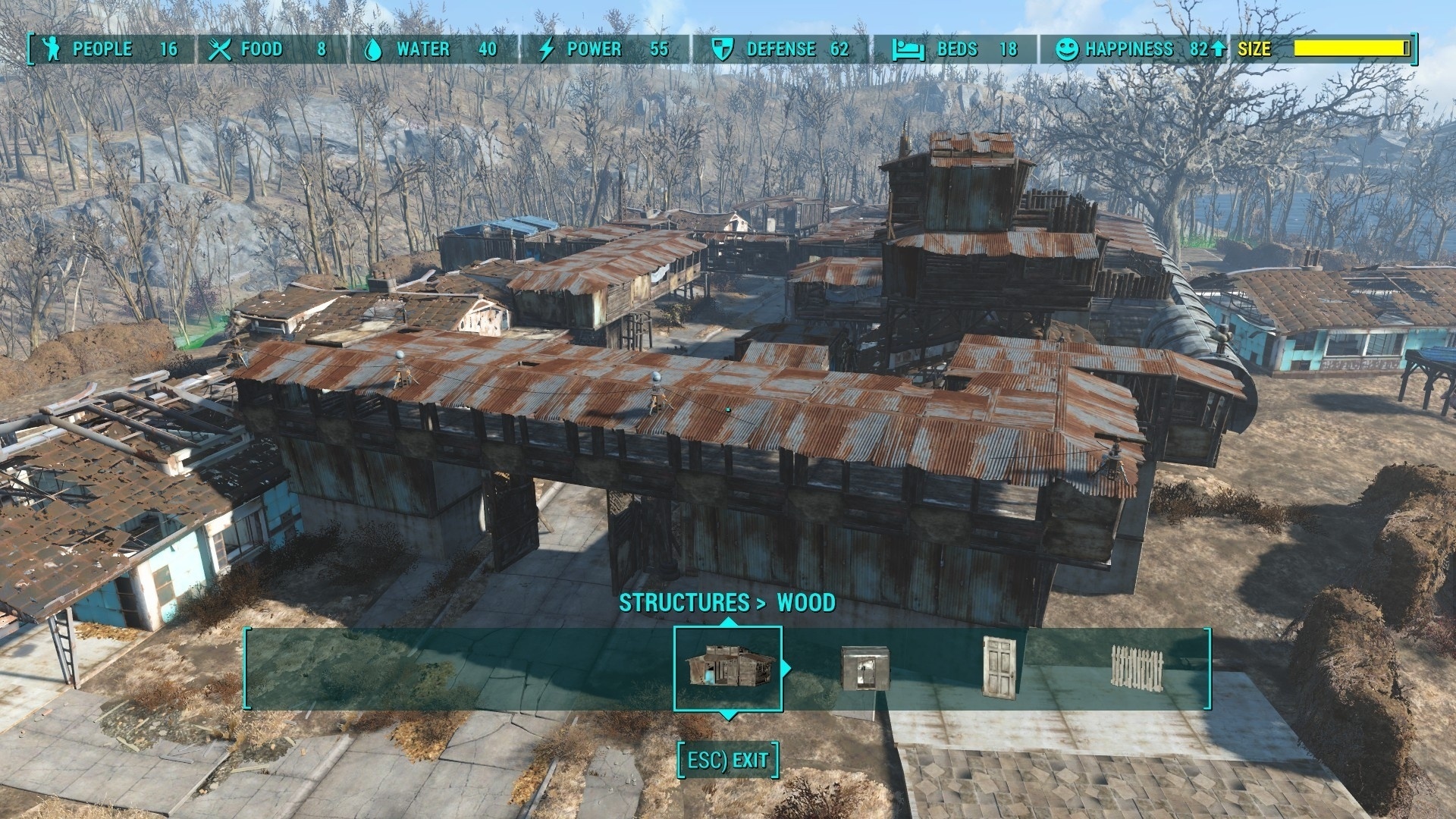Click the crossed utensils Food icon
Screen dimensions: 1456x819
(x=220, y=49)
